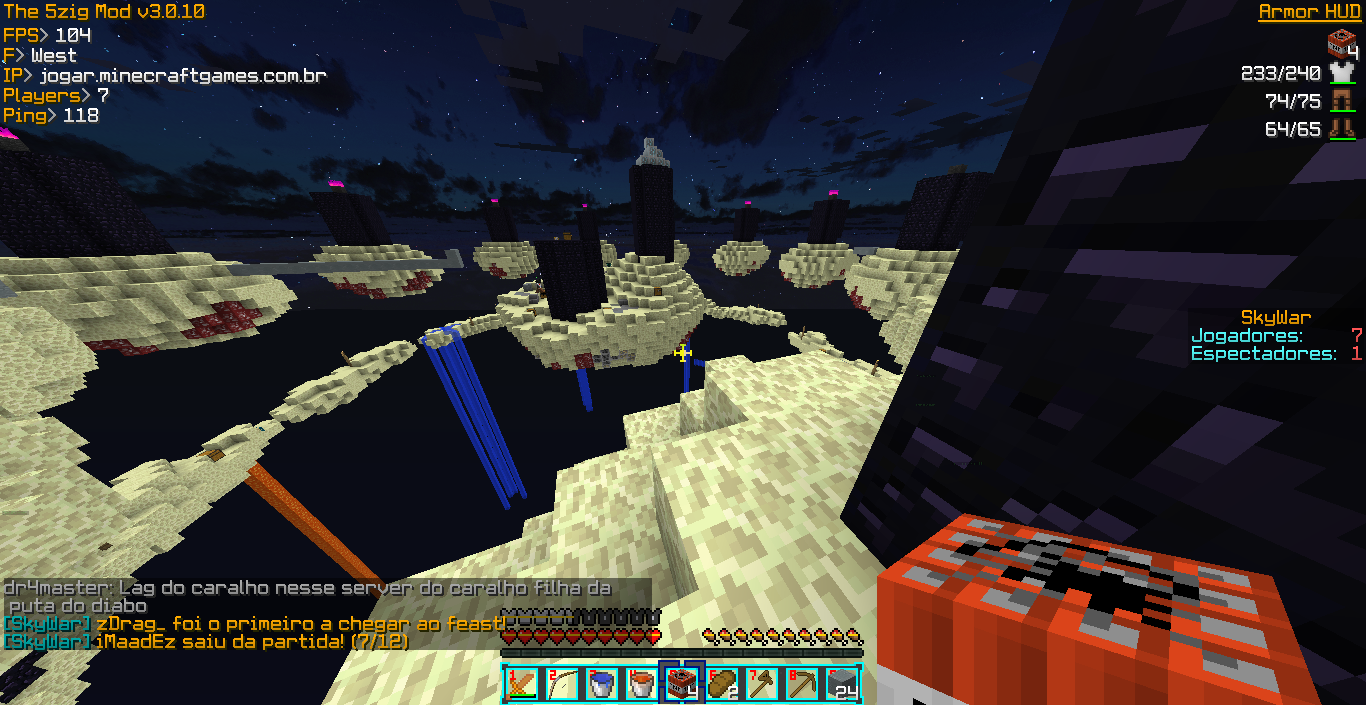Click the chestplate icon in Armor HUD
The image size is (1366, 705).
1341,73
